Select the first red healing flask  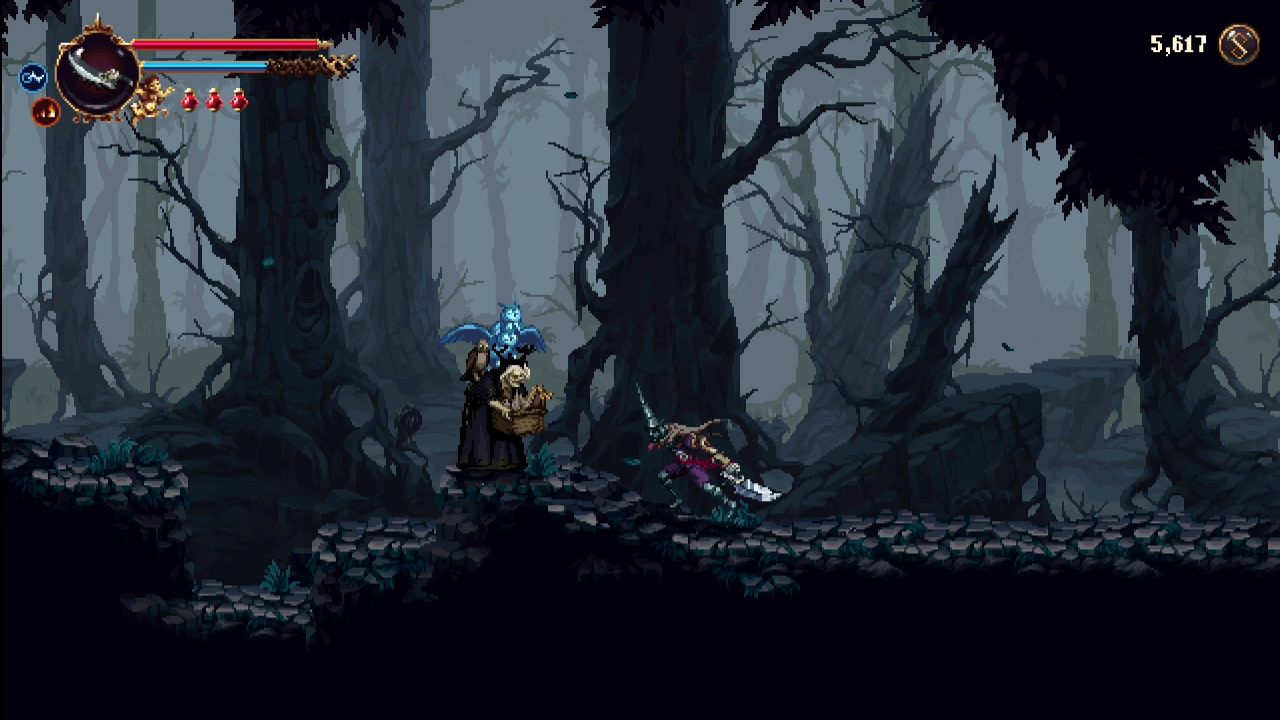pos(189,100)
